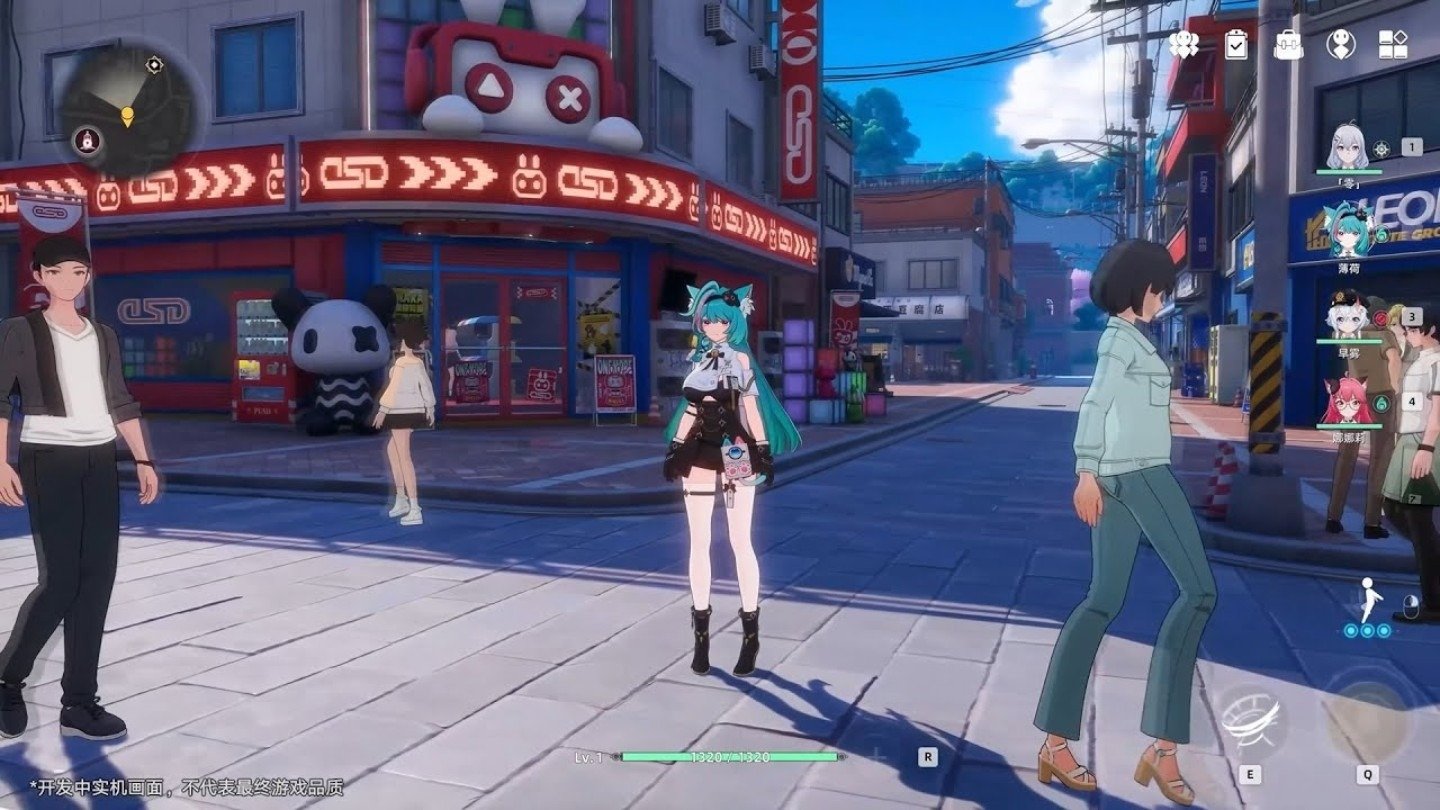This screenshot has width=1440, height=810.
Task: Click the E key label under the skill
Action: [1250, 773]
